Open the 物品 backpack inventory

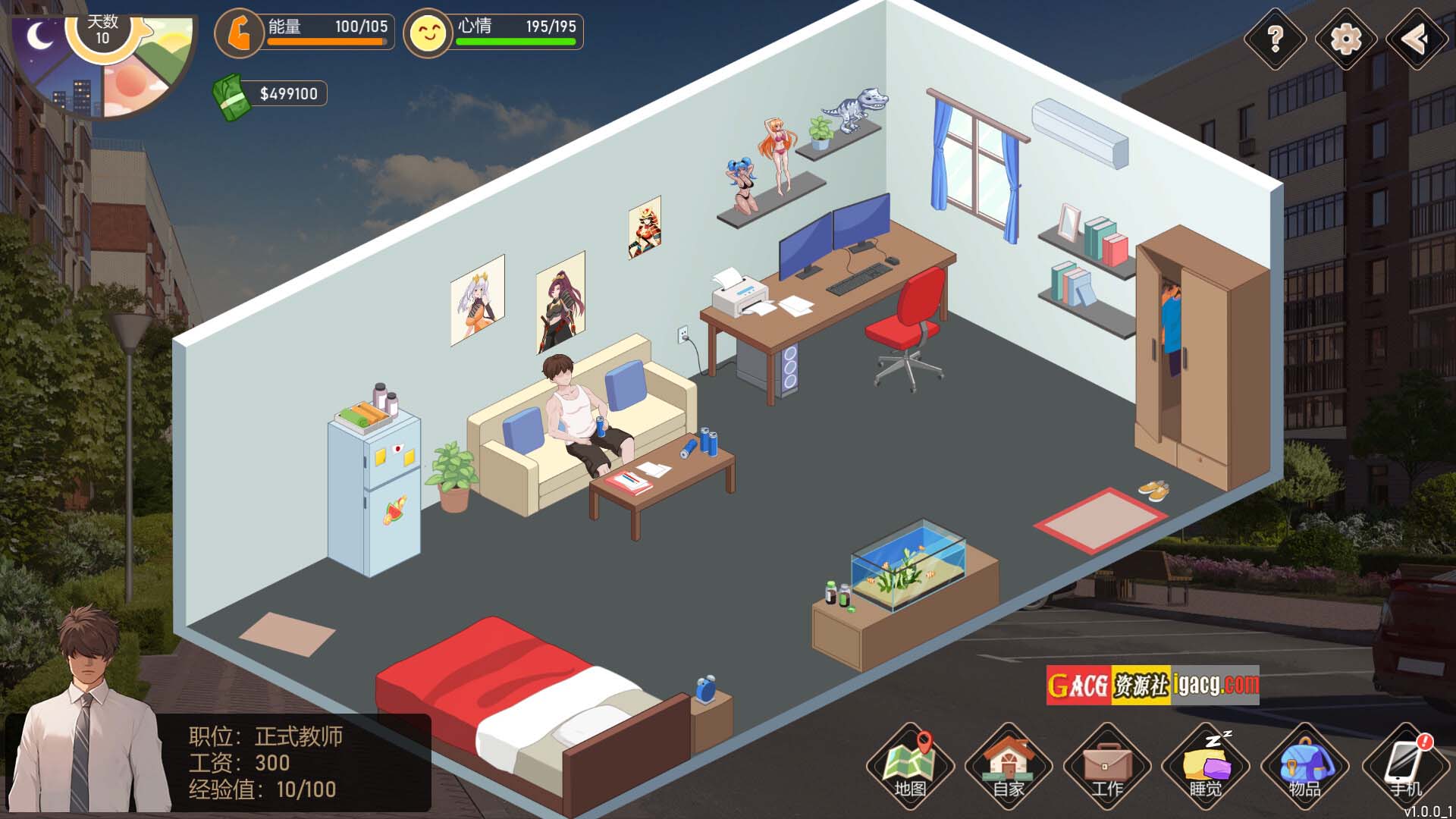pos(1304,766)
